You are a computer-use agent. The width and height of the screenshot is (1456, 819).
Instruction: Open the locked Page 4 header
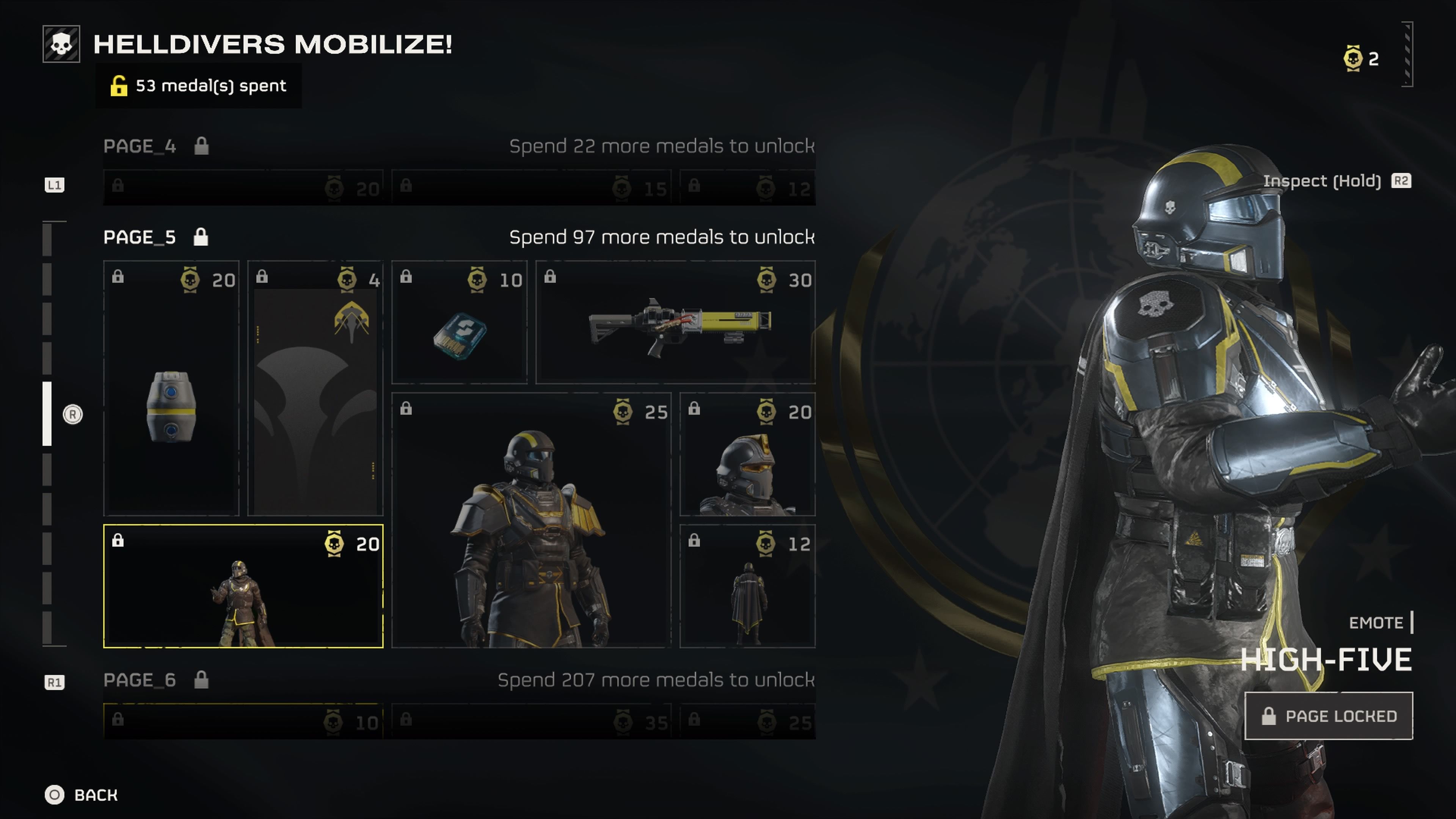click(x=139, y=146)
